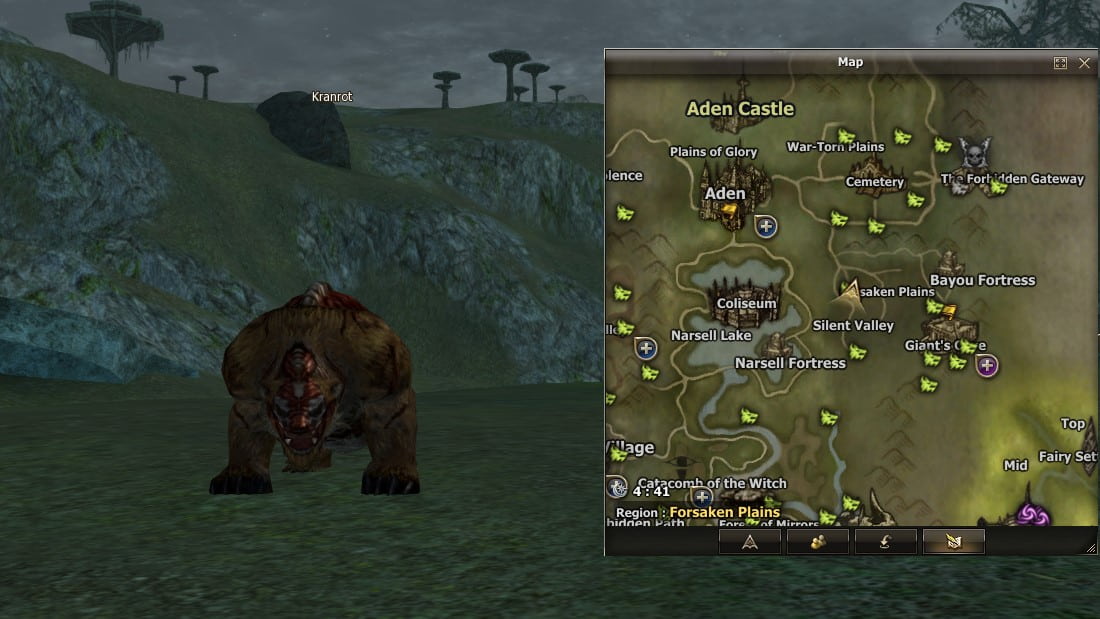Toggle the highlighted monster marker button
Viewport: 1100px width, 619px height.
coord(953,542)
